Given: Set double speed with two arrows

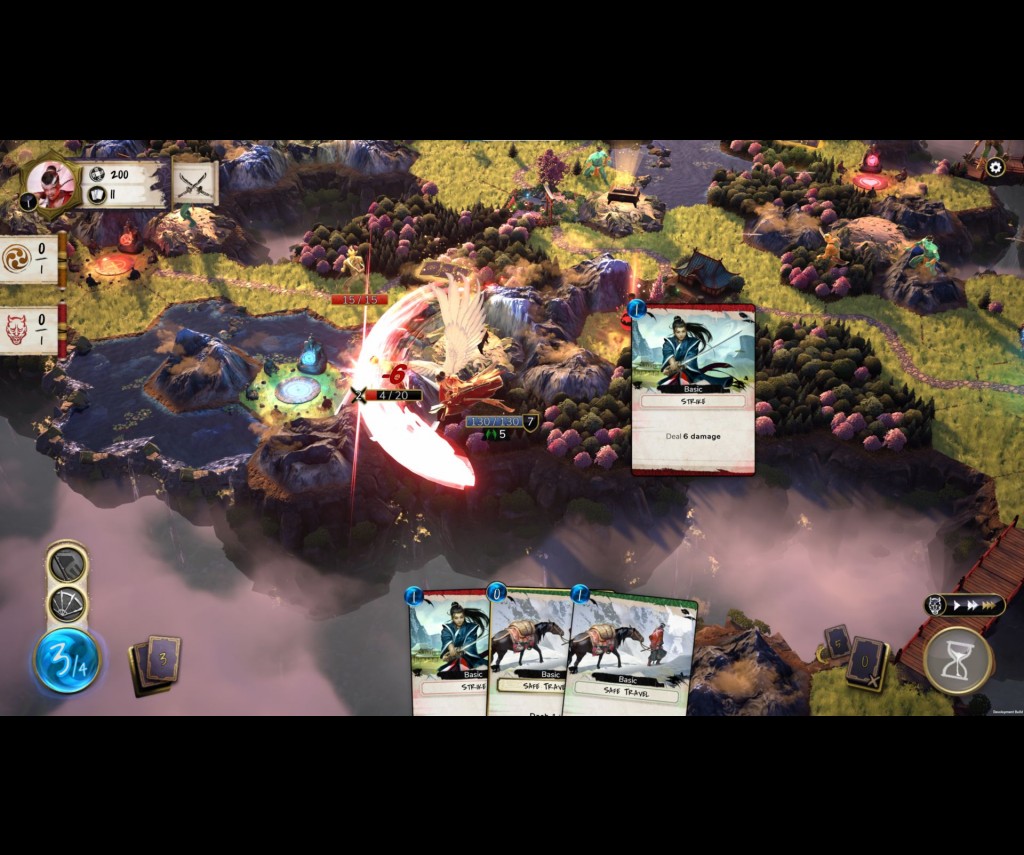Looking at the screenshot, I should pos(973,605).
